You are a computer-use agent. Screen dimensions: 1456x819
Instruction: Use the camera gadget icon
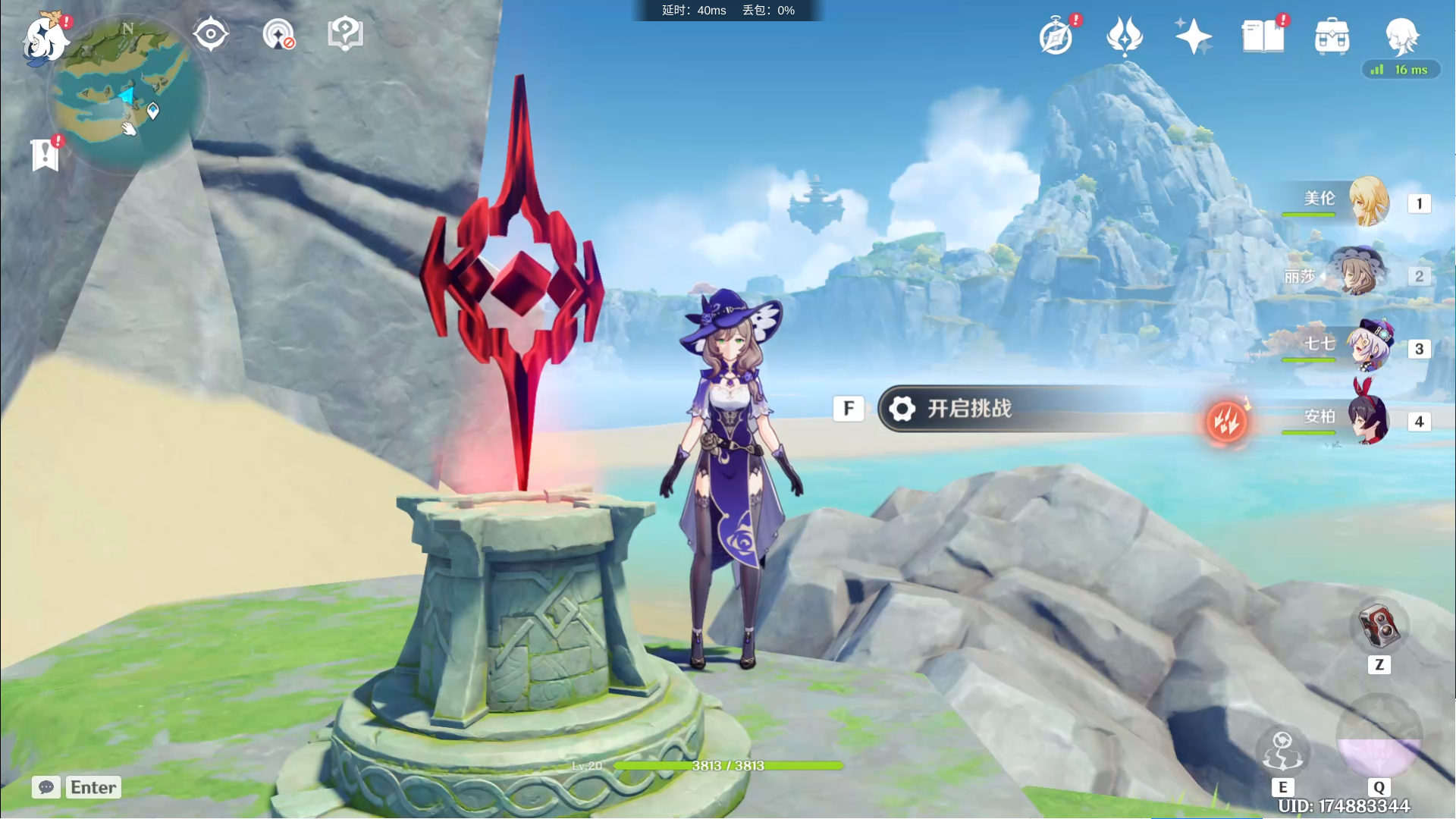(x=1379, y=627)
